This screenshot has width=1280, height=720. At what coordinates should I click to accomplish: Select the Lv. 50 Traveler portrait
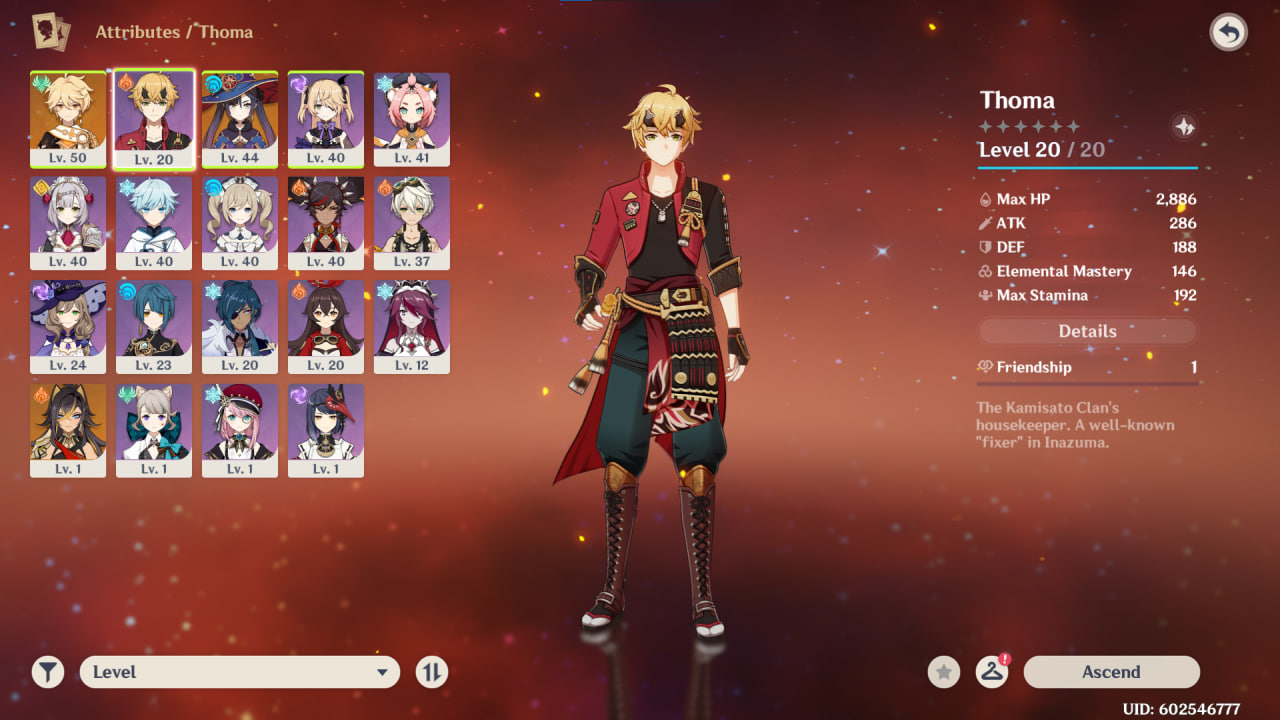click(68, 118)
